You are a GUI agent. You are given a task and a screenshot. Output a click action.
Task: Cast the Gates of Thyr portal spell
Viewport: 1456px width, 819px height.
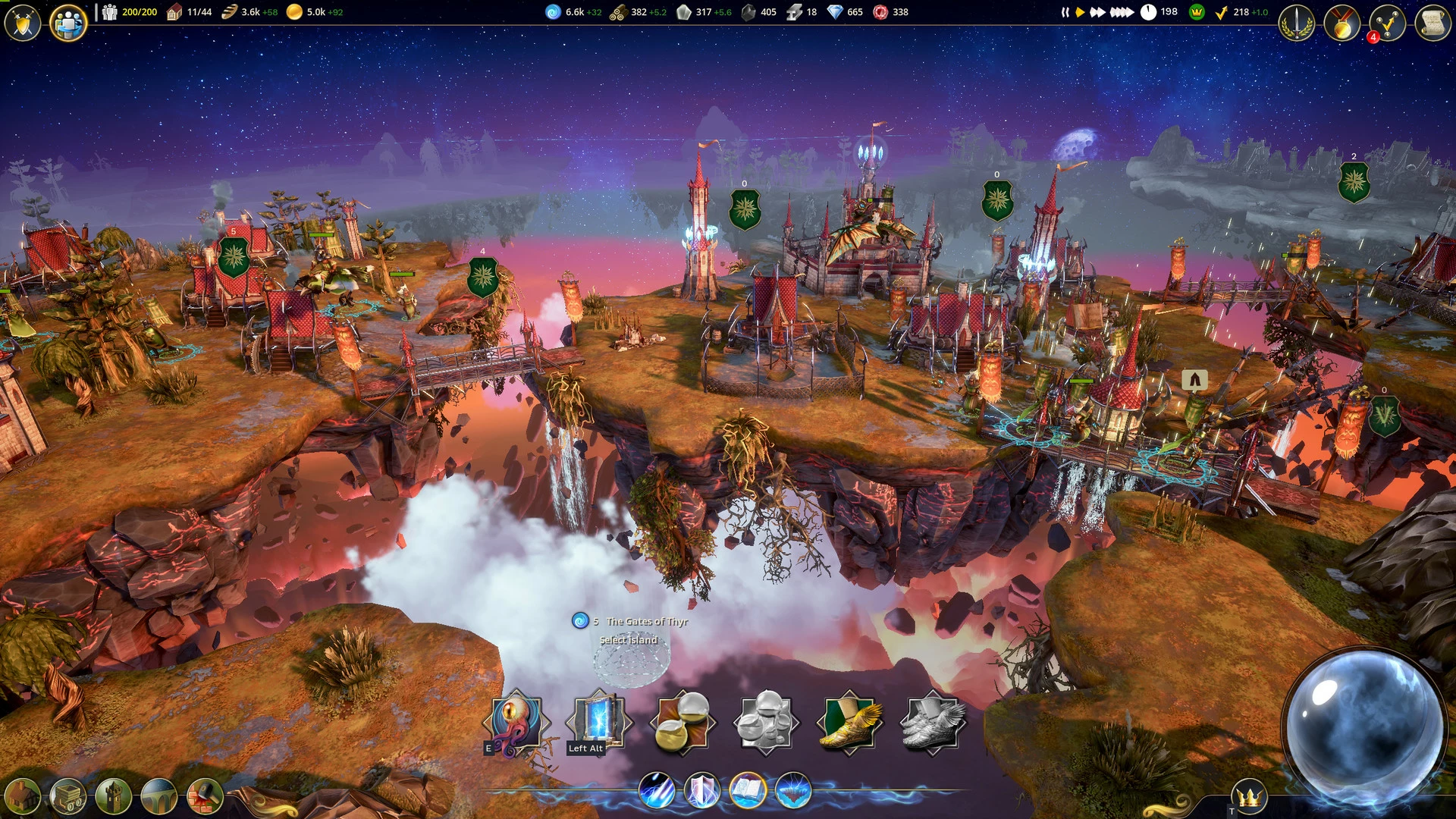[599, 722]
